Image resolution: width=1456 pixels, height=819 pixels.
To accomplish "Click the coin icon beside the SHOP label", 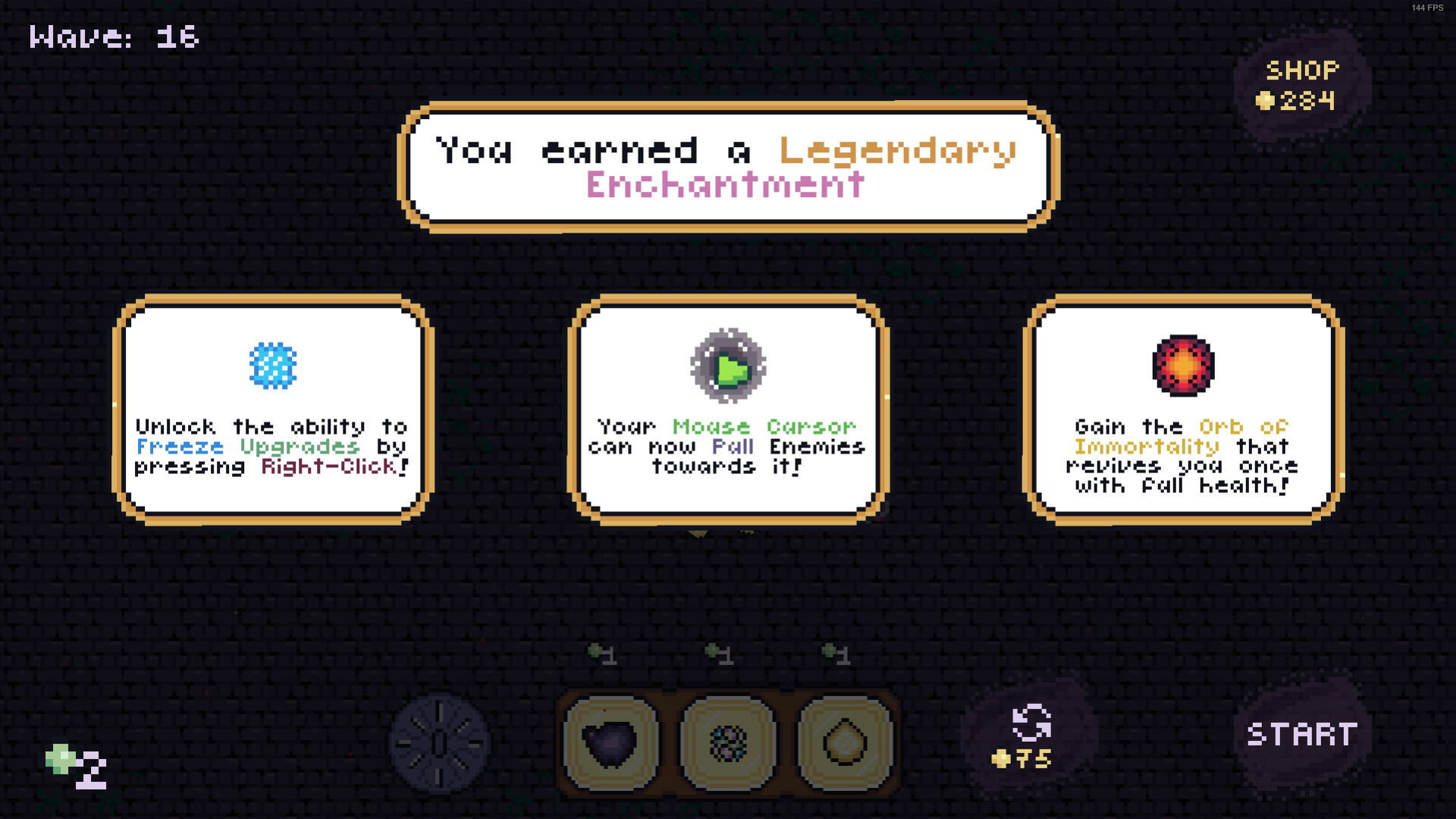I will (x=1265, y=99).
